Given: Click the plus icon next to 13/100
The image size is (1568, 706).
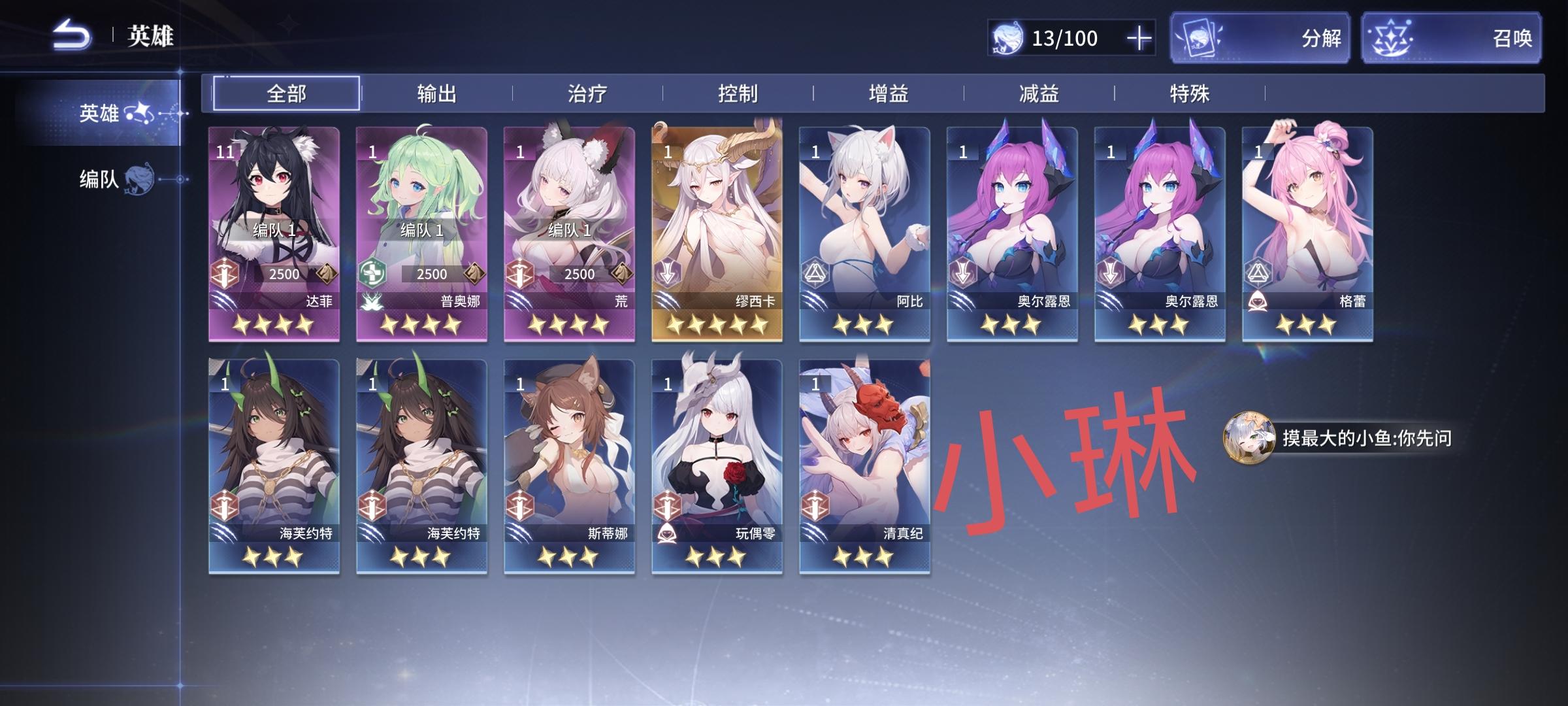Looking at the screenshot, I should coord(1139,39).
